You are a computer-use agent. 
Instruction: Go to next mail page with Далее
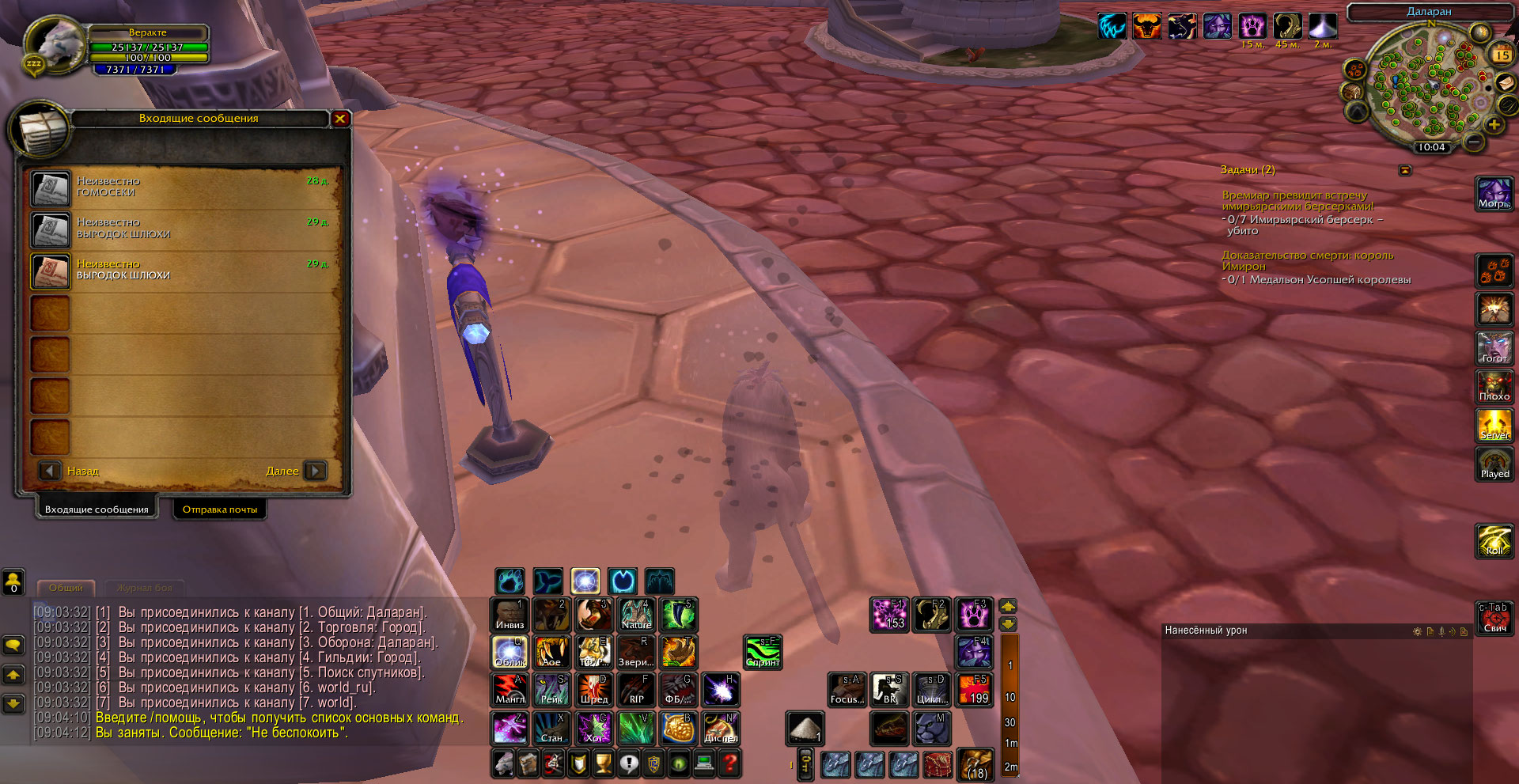pos(315,471)
